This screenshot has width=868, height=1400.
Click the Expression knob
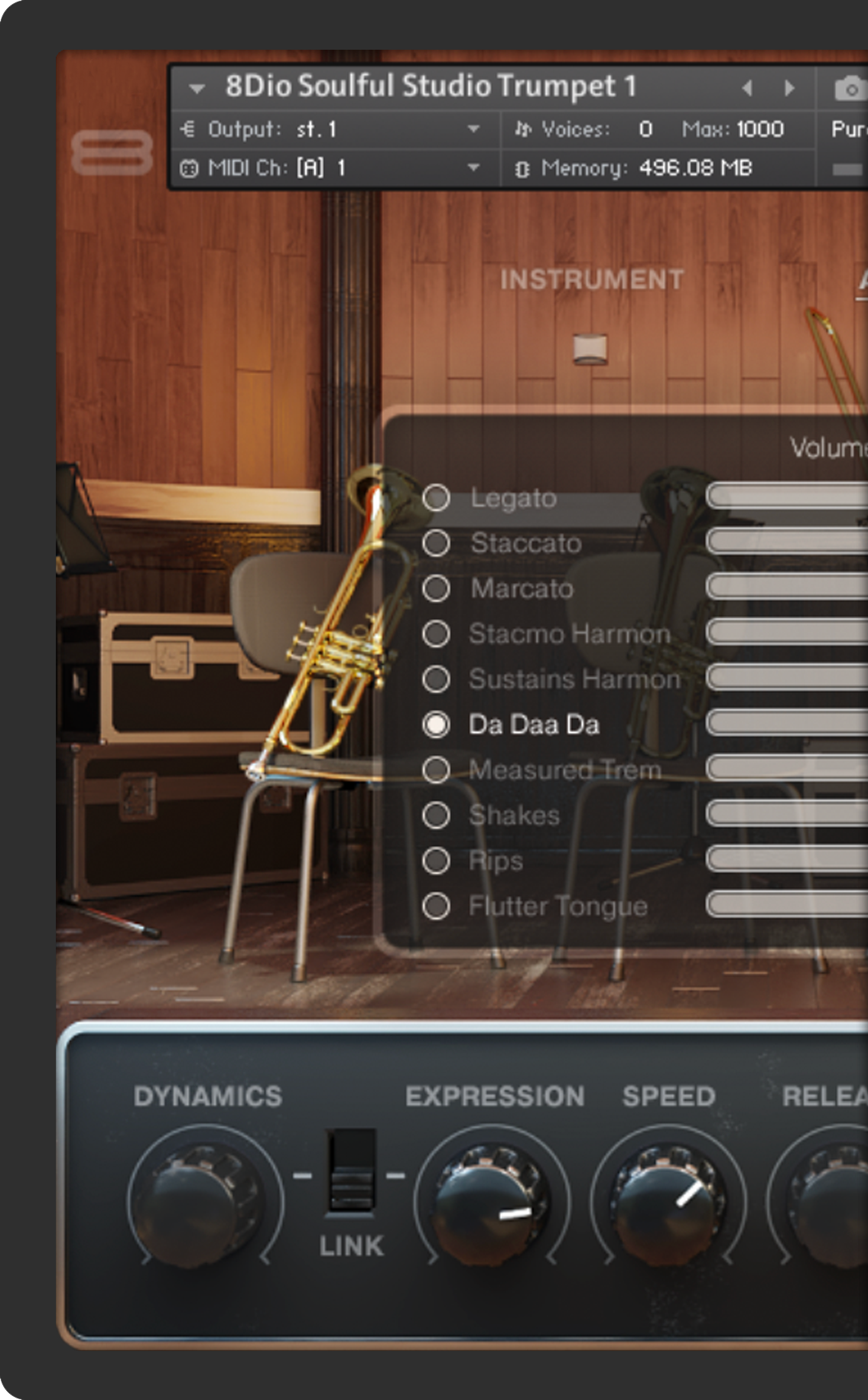[x=492, y=1196]
